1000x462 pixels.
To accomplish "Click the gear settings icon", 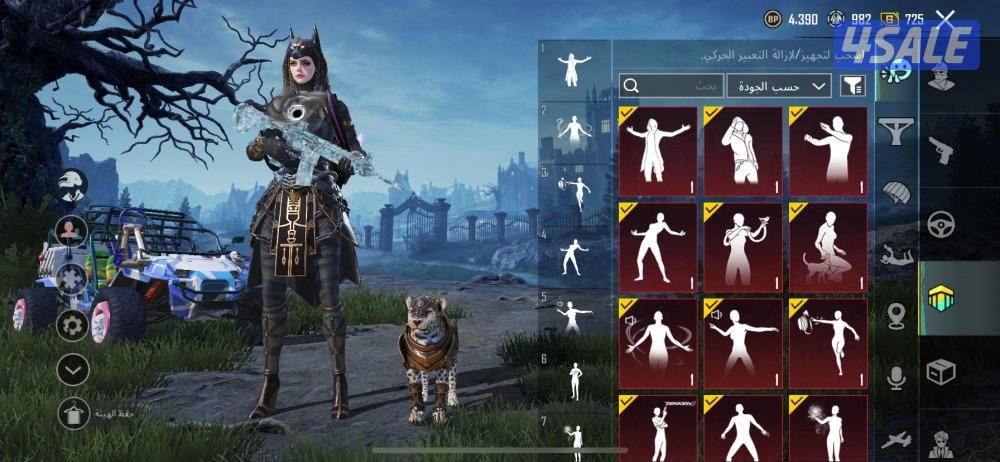I will pyautogui.click(x=71, y=324).
